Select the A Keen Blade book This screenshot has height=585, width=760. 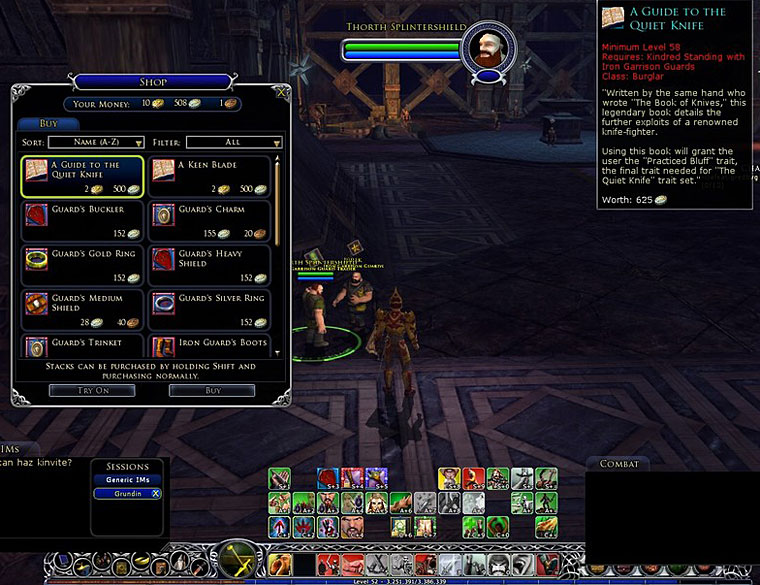(210, 176)
